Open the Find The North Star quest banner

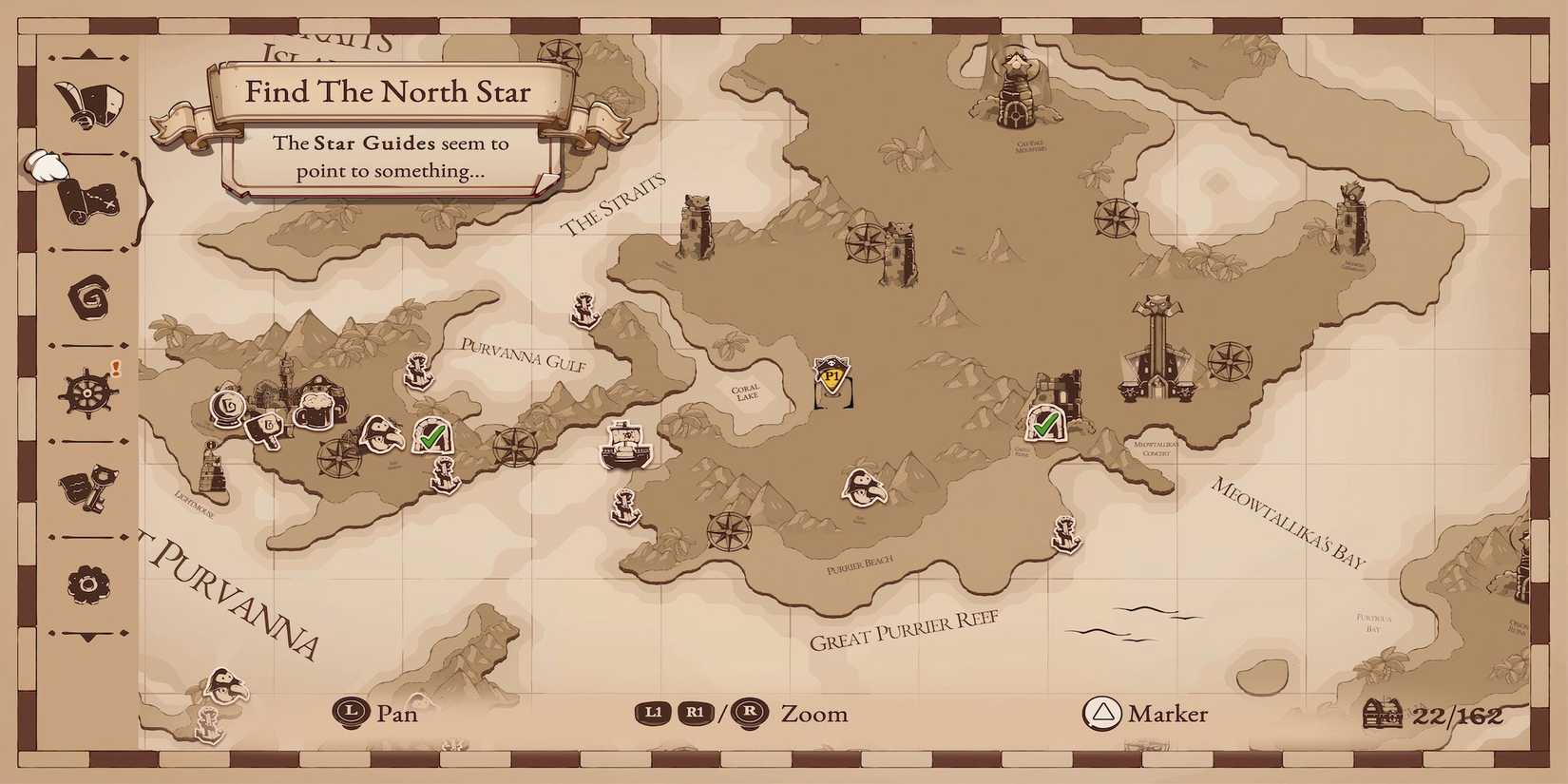click(x=390, y=92)
